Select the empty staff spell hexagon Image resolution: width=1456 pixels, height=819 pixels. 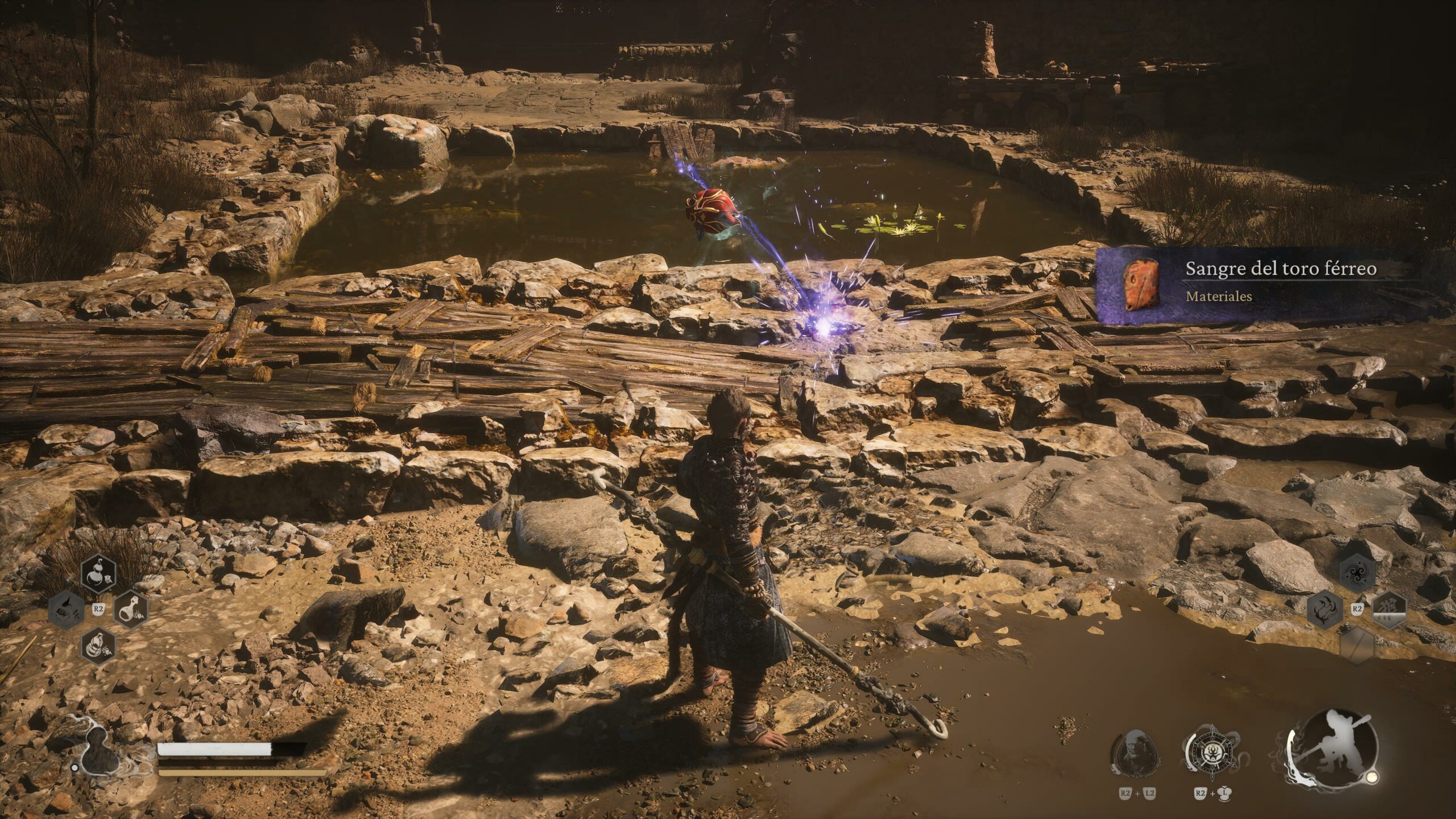[1358, 646]
